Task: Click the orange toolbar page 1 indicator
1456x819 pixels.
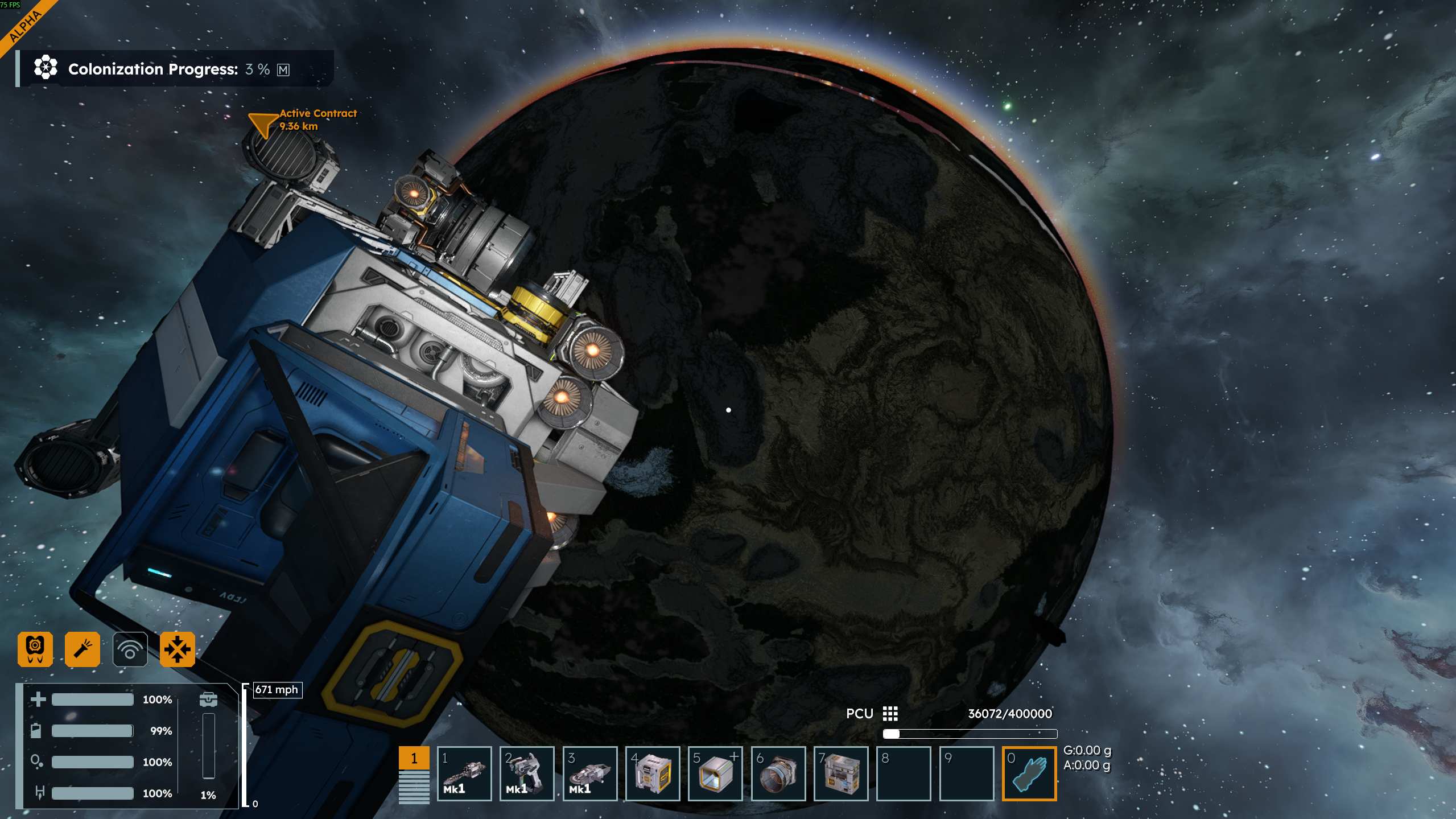Action: pyautogui.click(x=414, y=758)
